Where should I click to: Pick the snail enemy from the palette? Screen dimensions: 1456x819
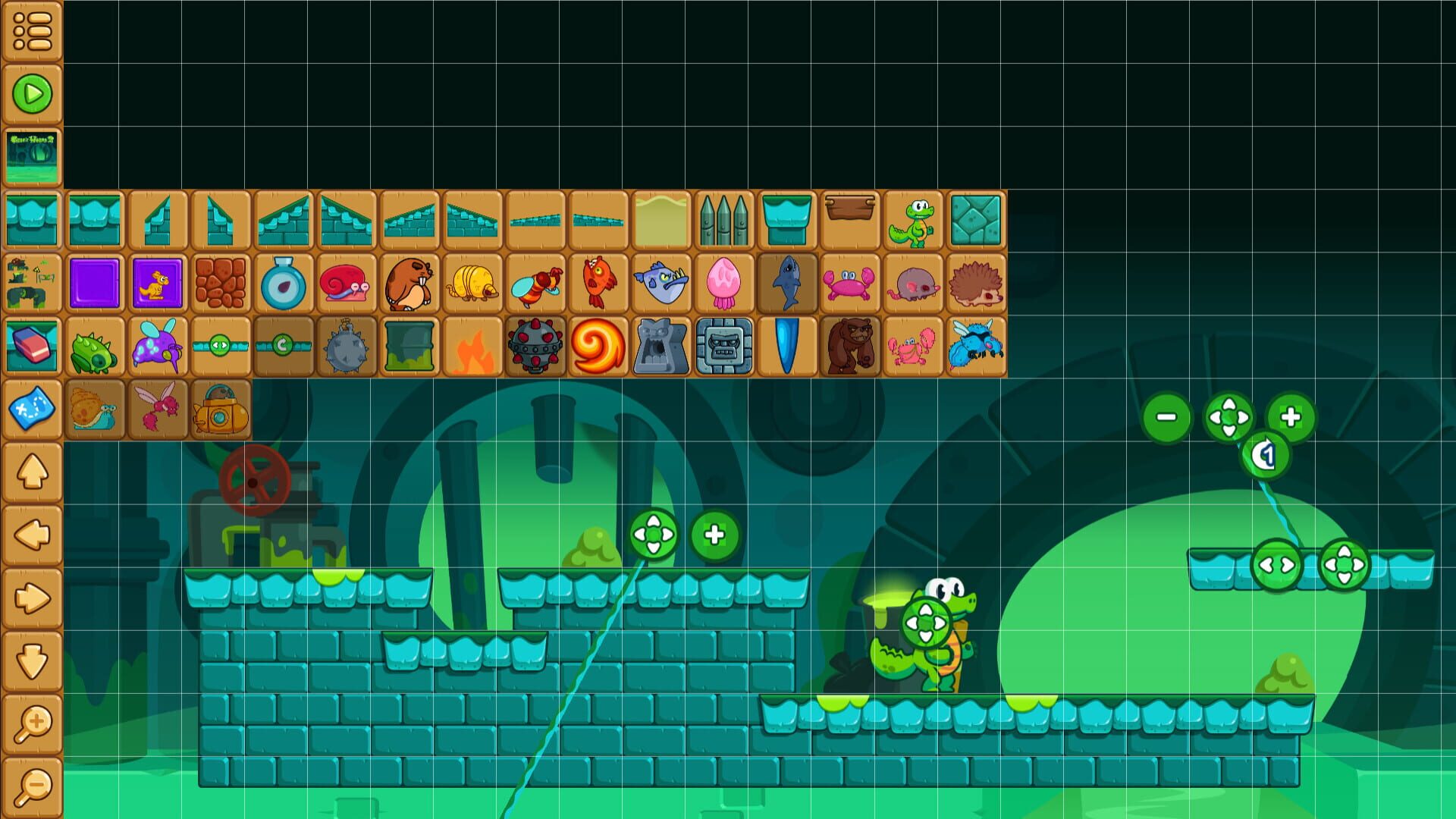tap(345, 284)
